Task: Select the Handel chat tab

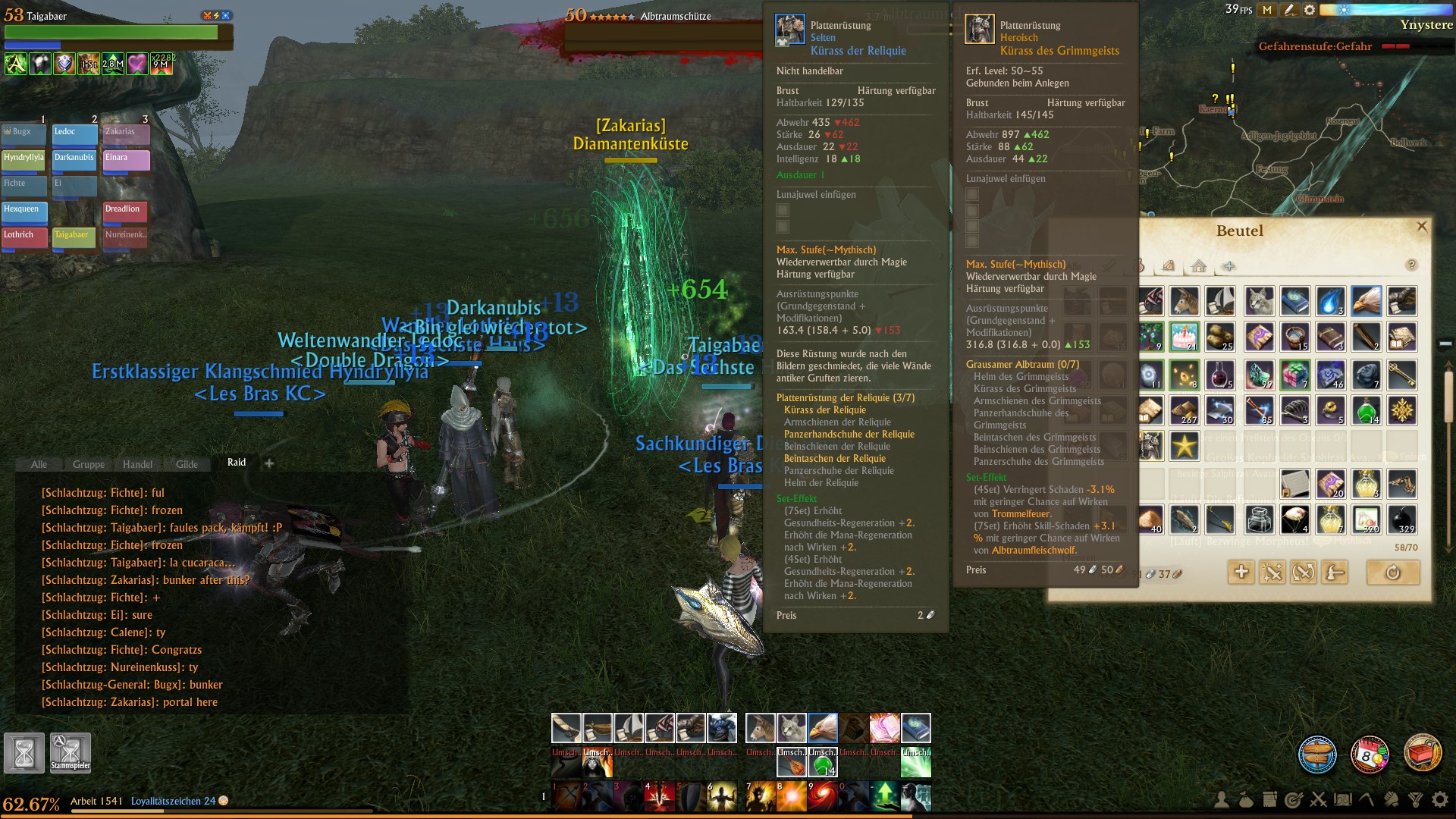Action: (137, 464)
